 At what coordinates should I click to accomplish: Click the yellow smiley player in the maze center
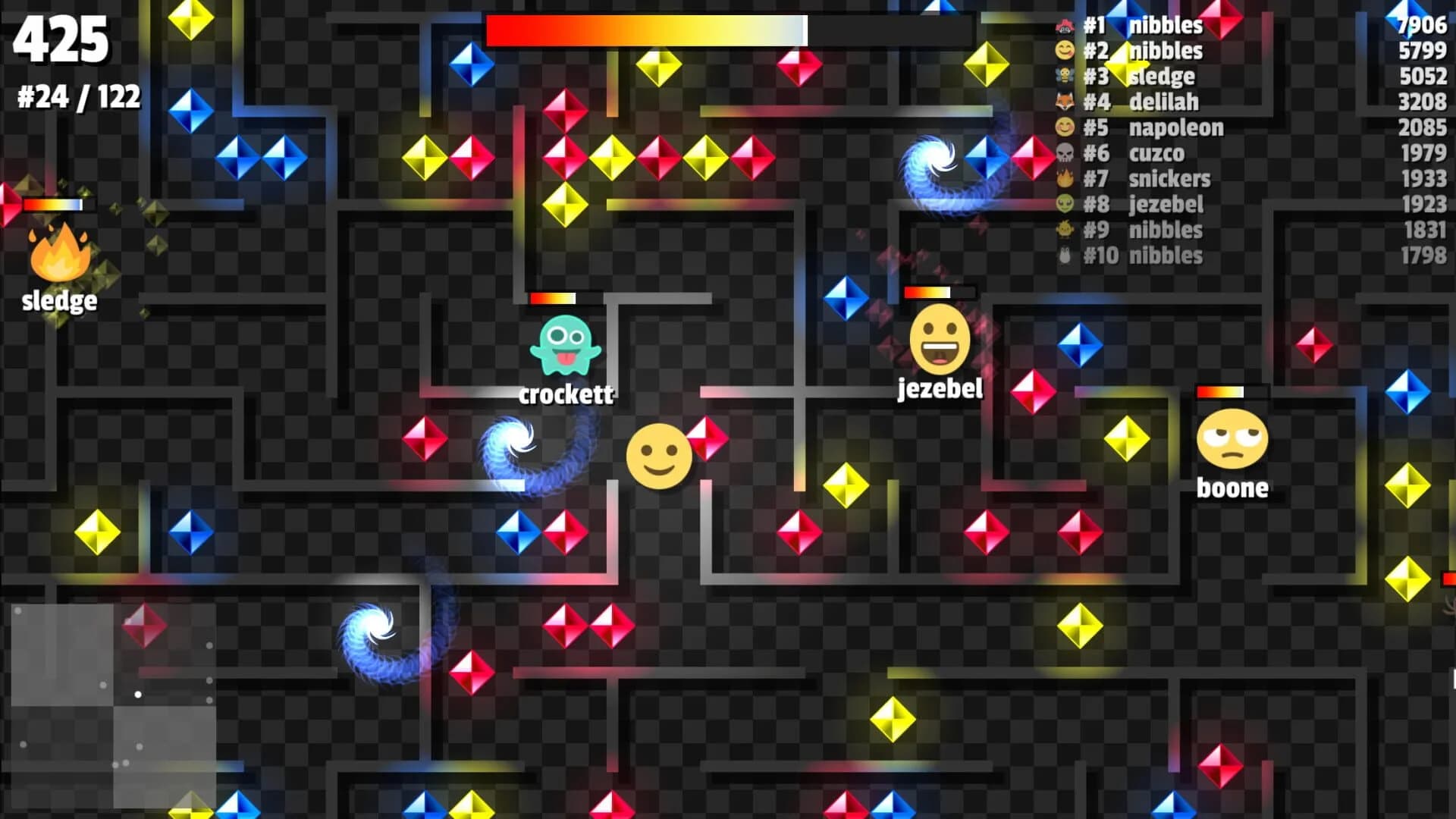658,456
